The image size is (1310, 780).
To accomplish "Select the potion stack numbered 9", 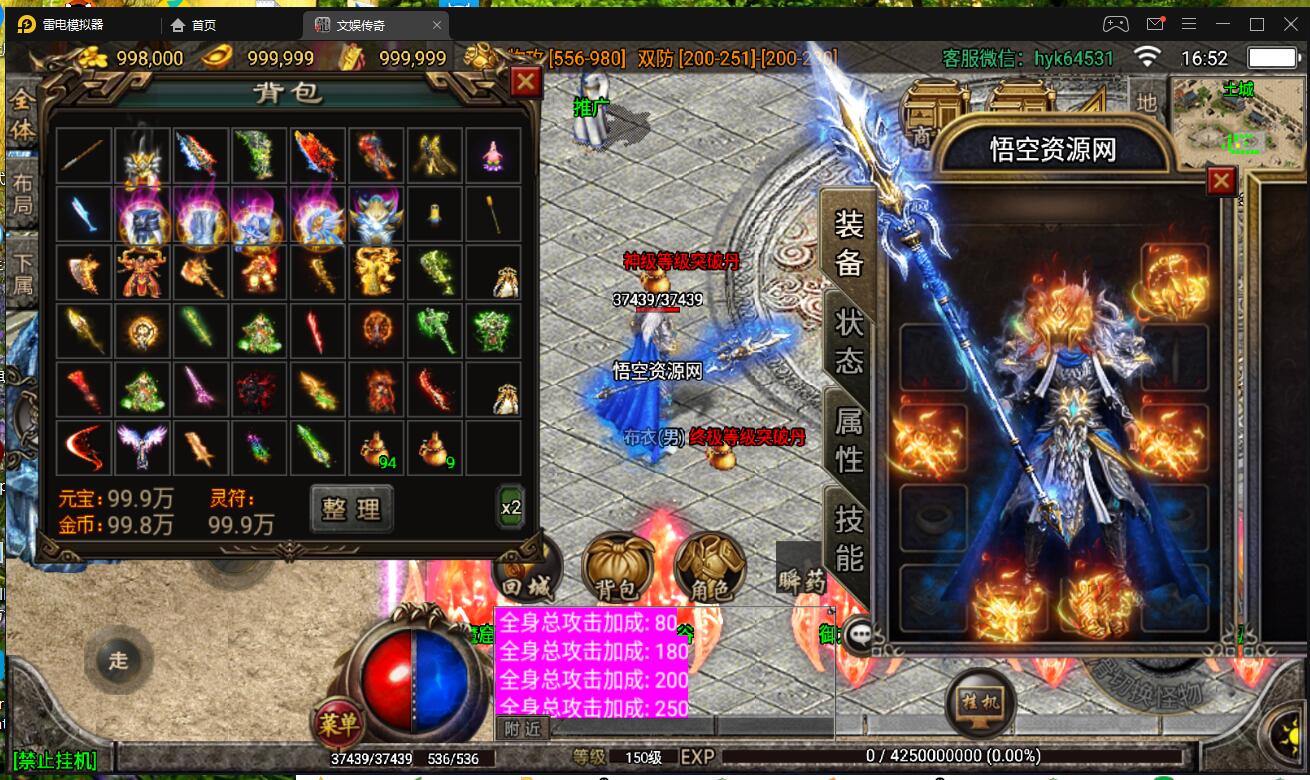I will (436, 449).
